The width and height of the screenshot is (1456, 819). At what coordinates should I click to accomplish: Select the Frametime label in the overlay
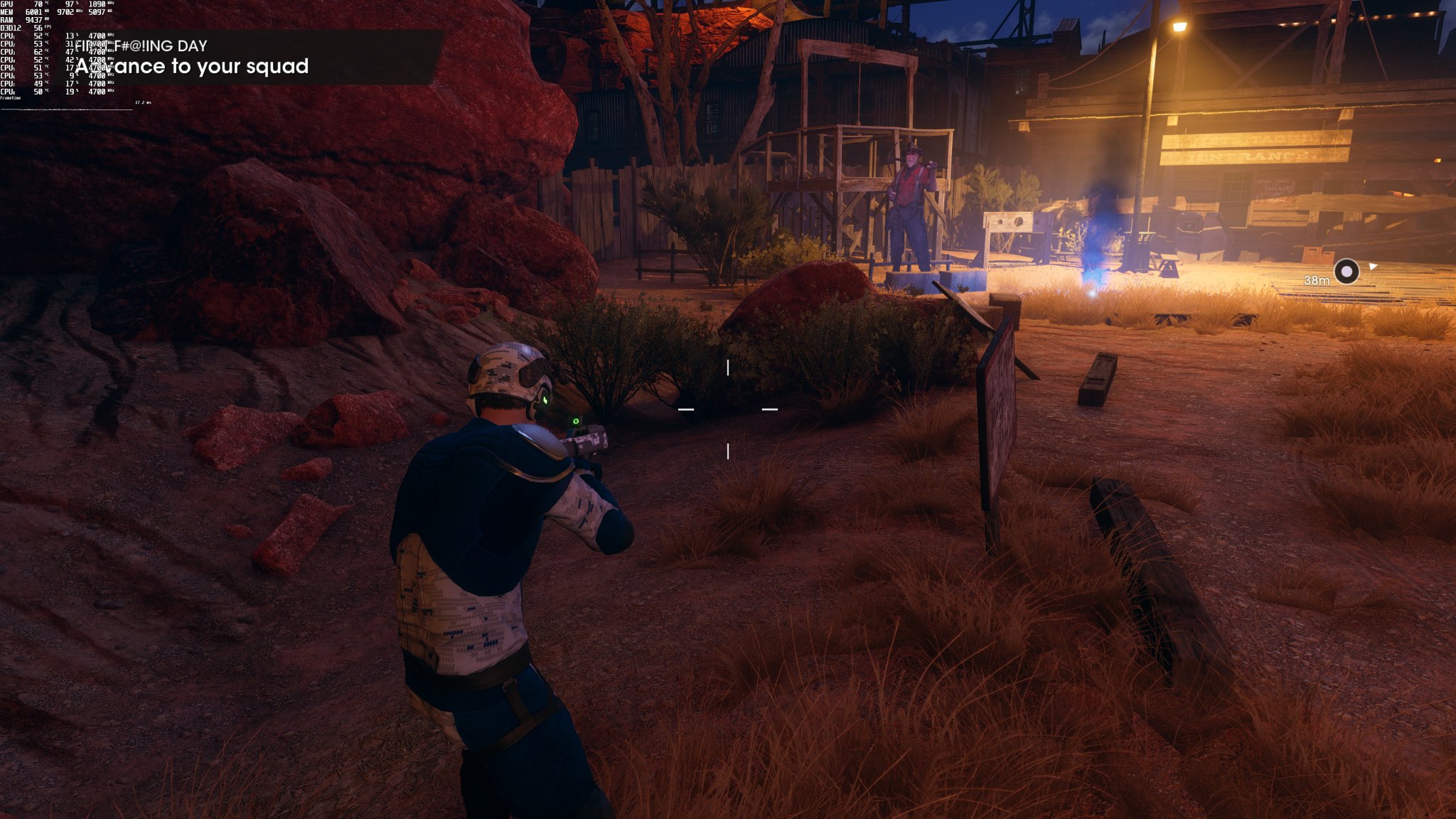10,98
